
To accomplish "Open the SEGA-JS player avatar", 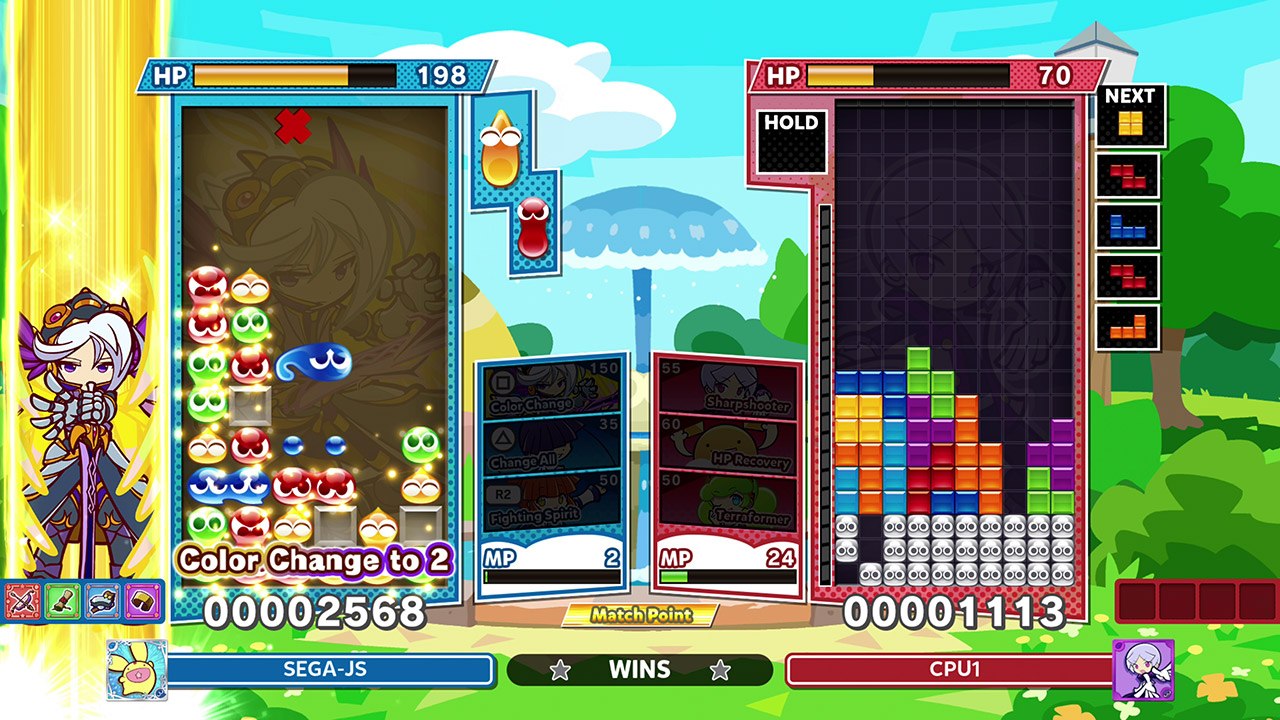I will 137,669.
